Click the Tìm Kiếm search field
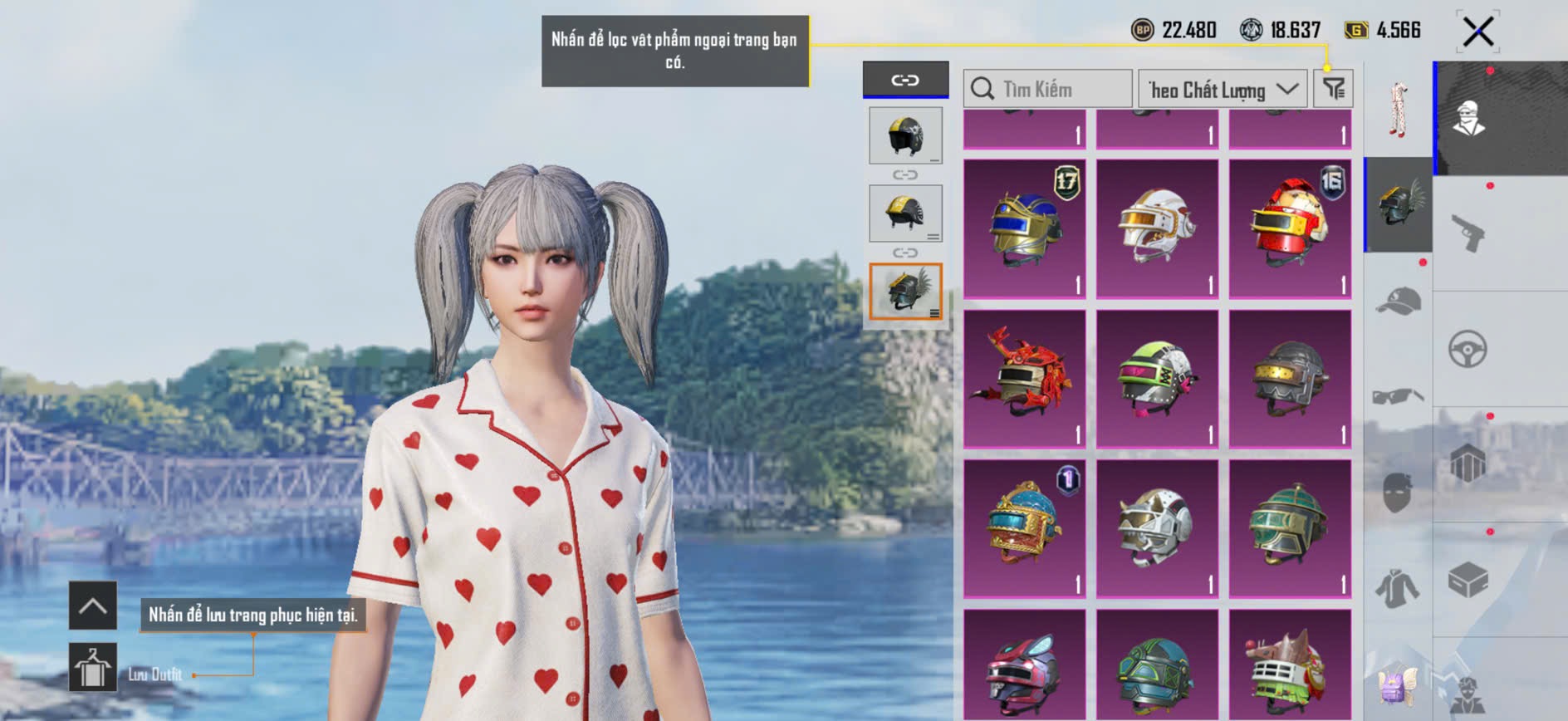 [x=1048, y=89]
